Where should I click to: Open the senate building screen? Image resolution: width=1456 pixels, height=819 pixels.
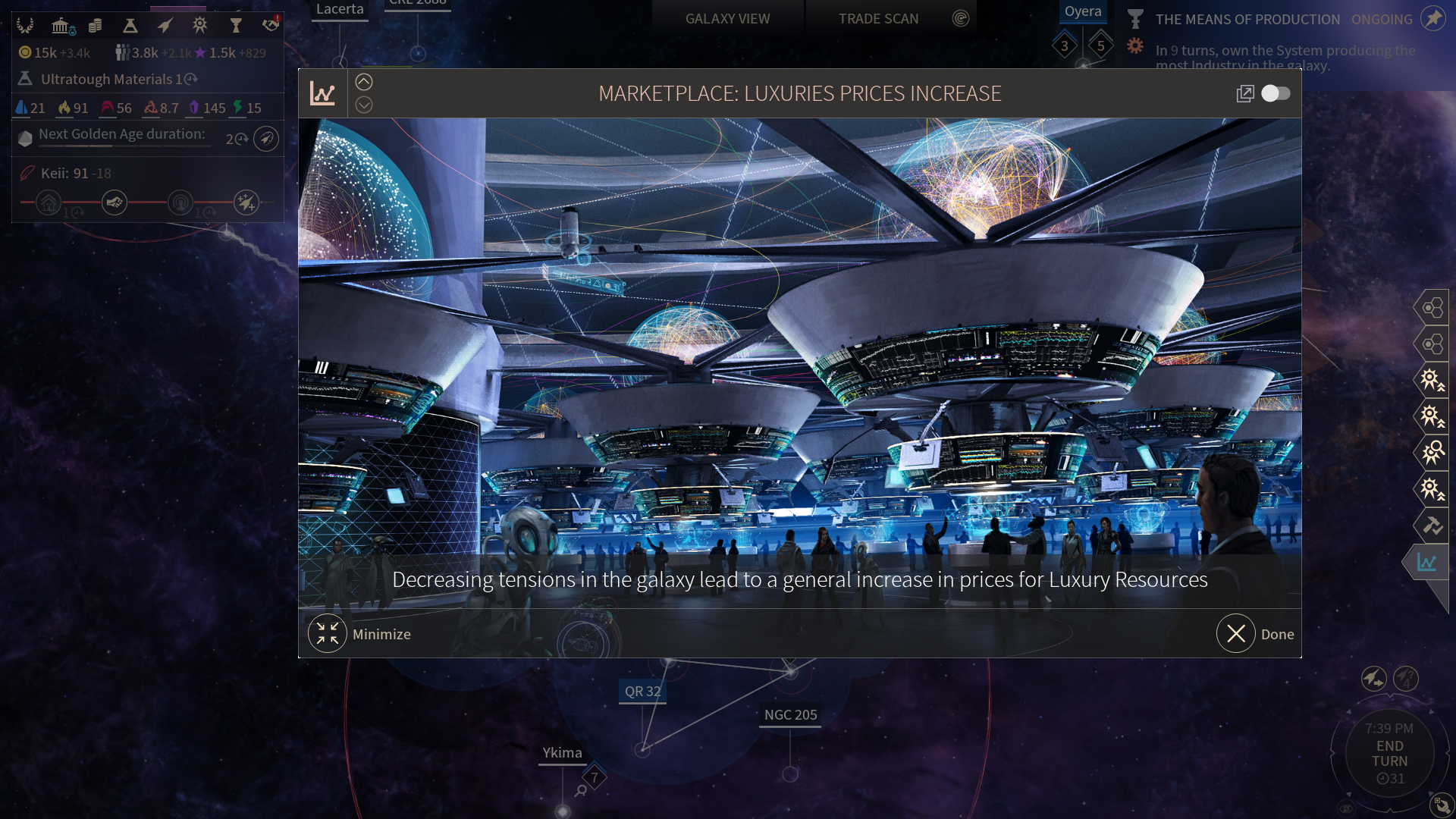click(61, 26)
